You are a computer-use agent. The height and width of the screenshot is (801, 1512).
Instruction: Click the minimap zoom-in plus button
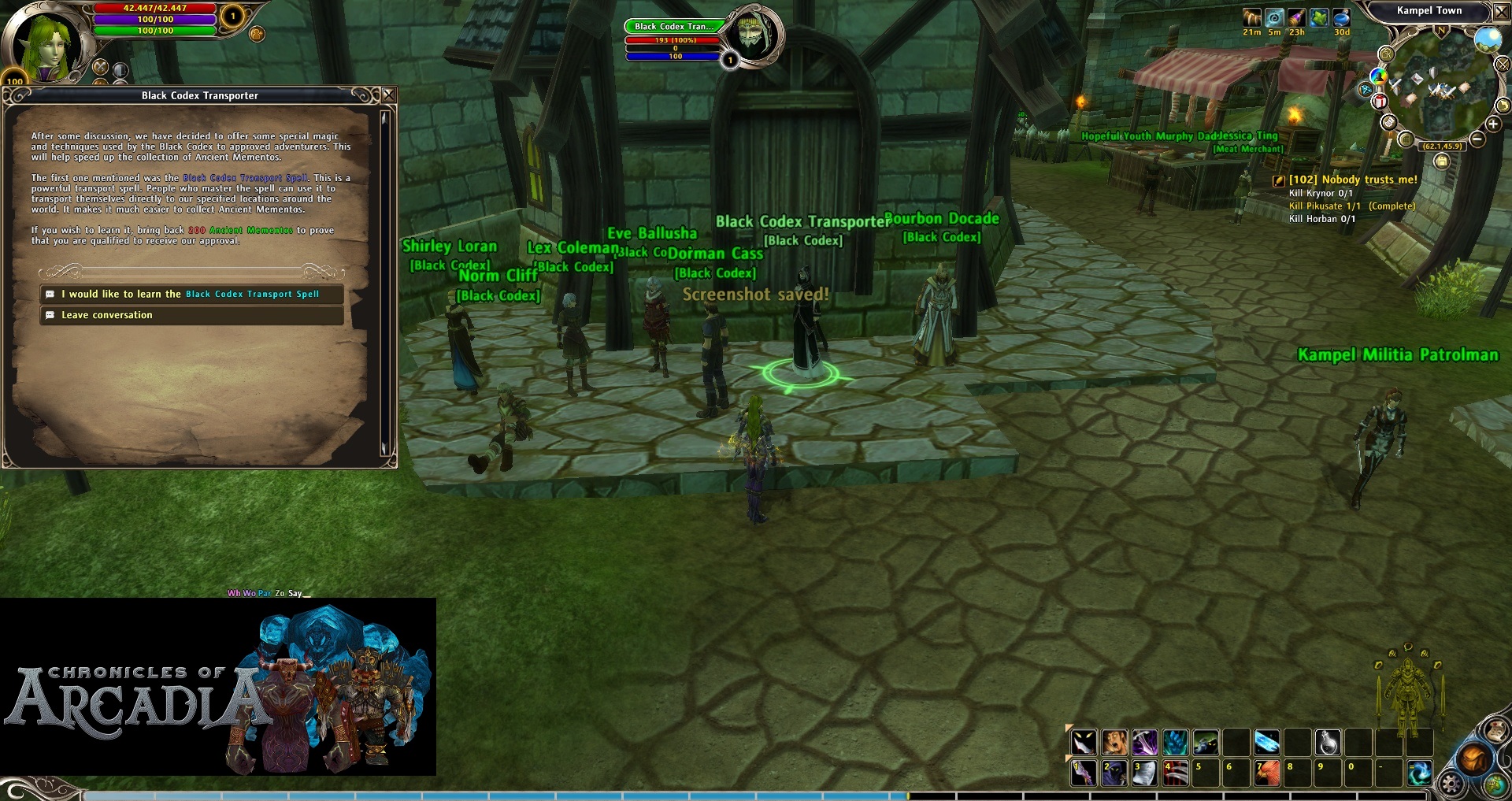[1492, 124]
